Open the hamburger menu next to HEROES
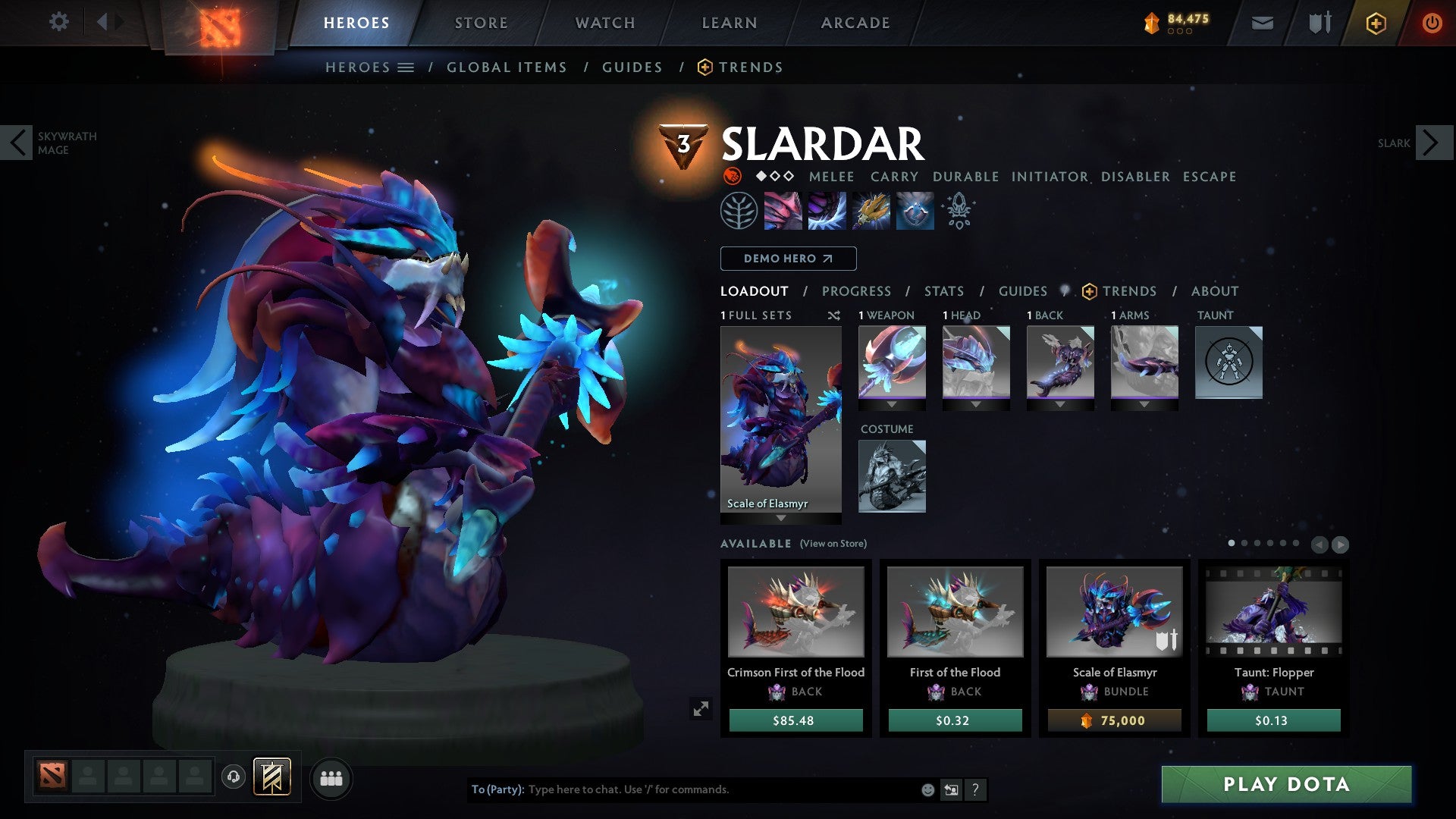 tap(406, 67)
